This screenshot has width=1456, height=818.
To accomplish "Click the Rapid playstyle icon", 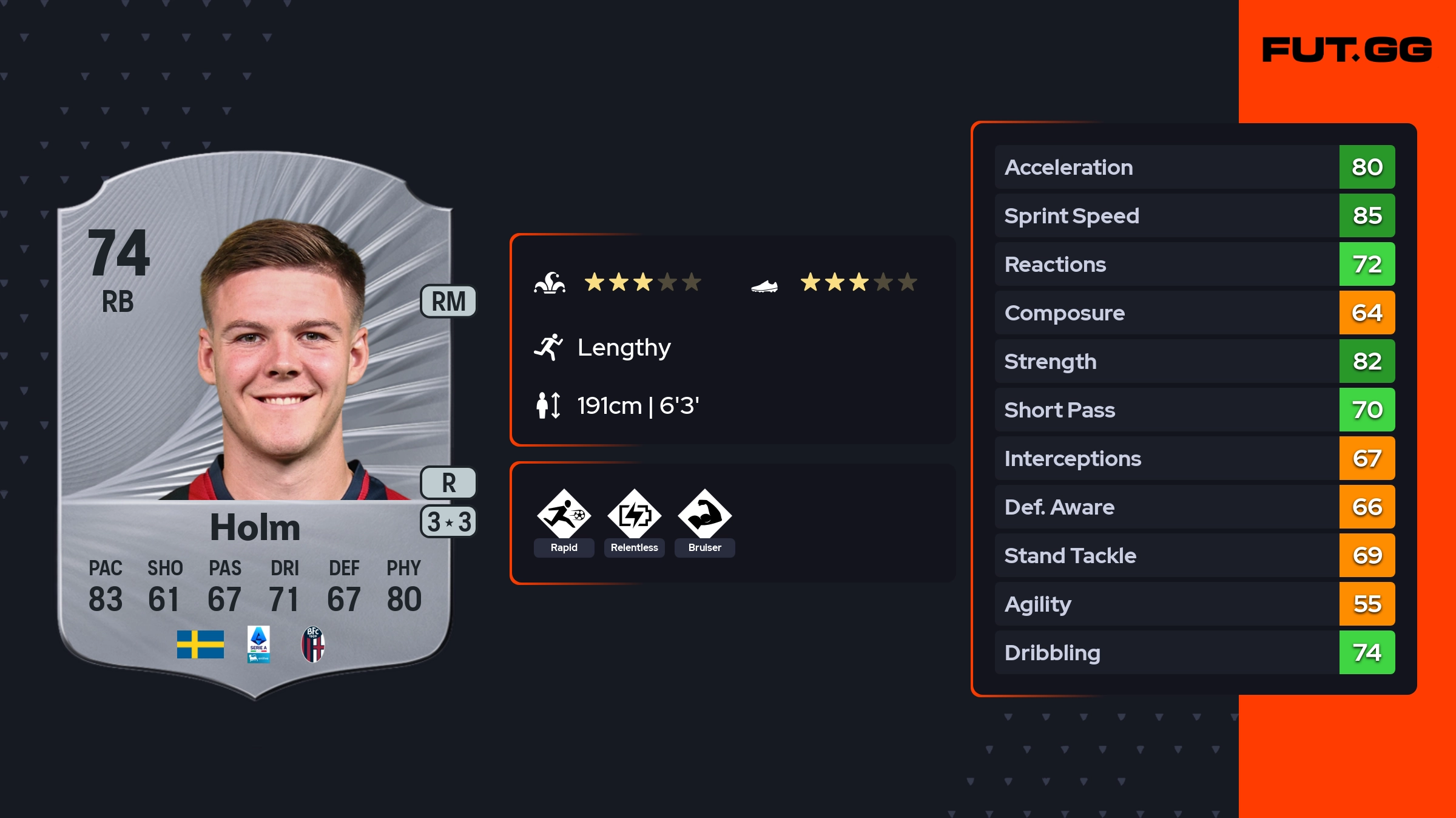I will click(564, 516).
